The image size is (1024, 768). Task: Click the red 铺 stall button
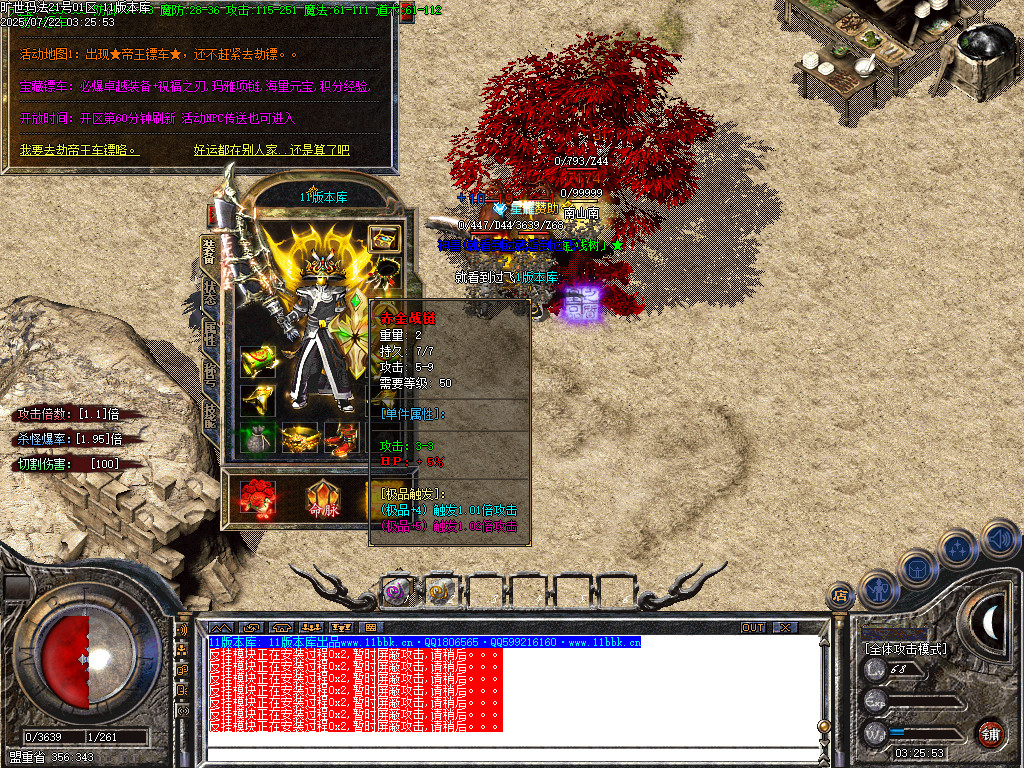(990, 733)
